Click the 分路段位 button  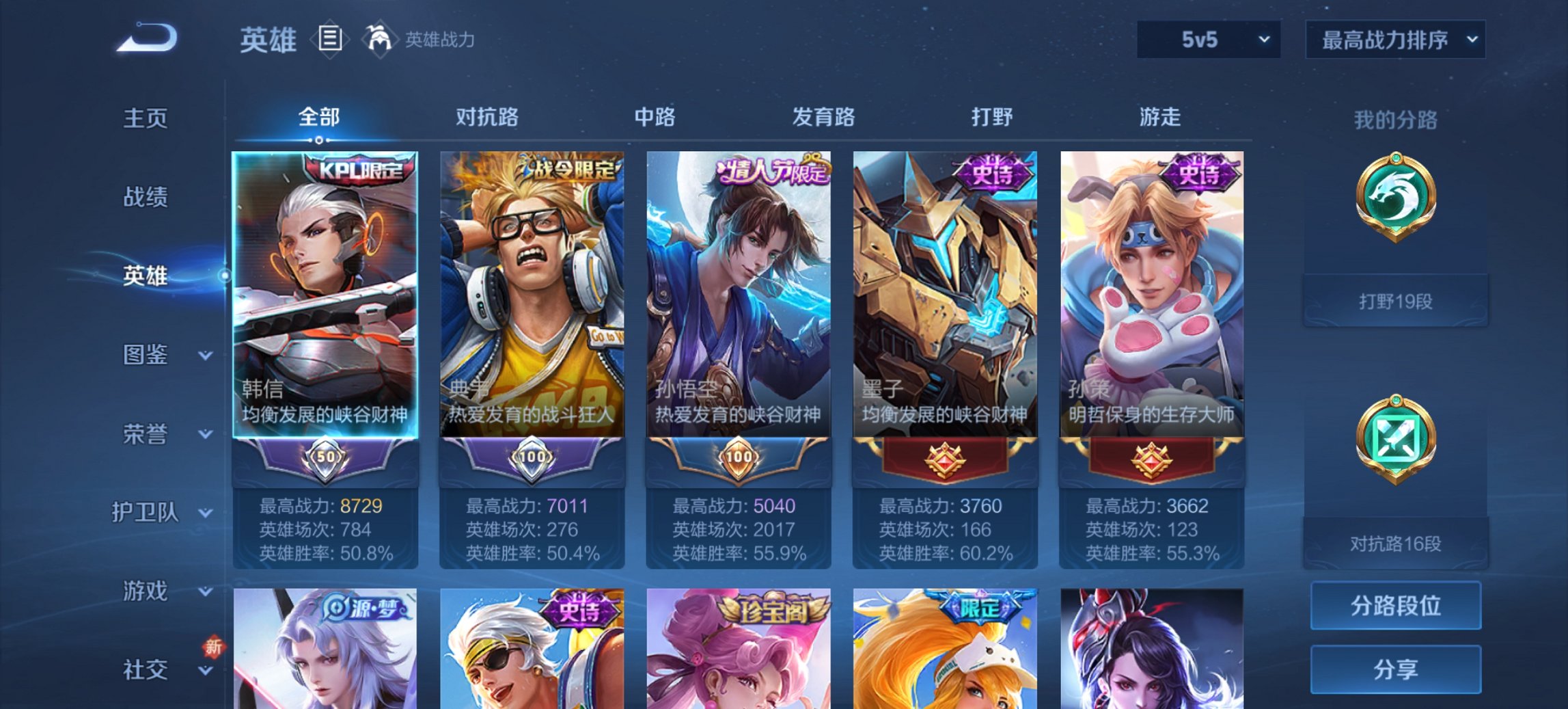click(1395, 606)
